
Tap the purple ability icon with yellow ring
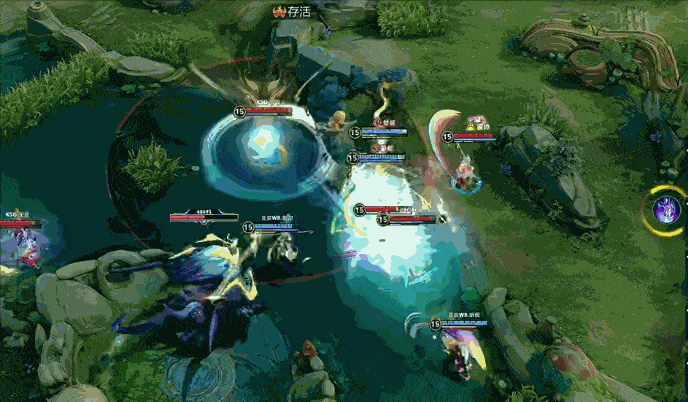(665, 210)
